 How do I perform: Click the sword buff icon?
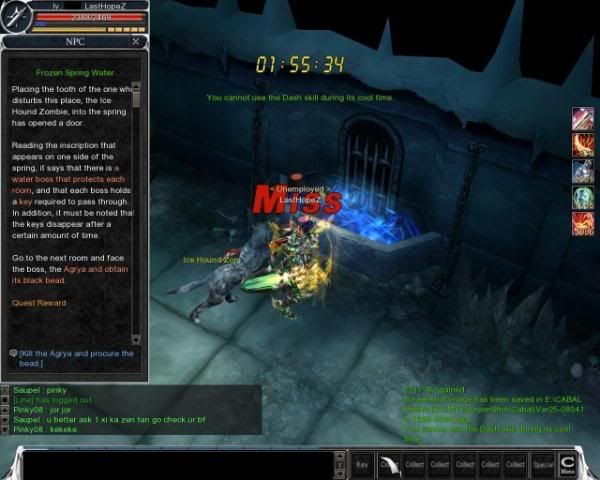coord(582,119)
